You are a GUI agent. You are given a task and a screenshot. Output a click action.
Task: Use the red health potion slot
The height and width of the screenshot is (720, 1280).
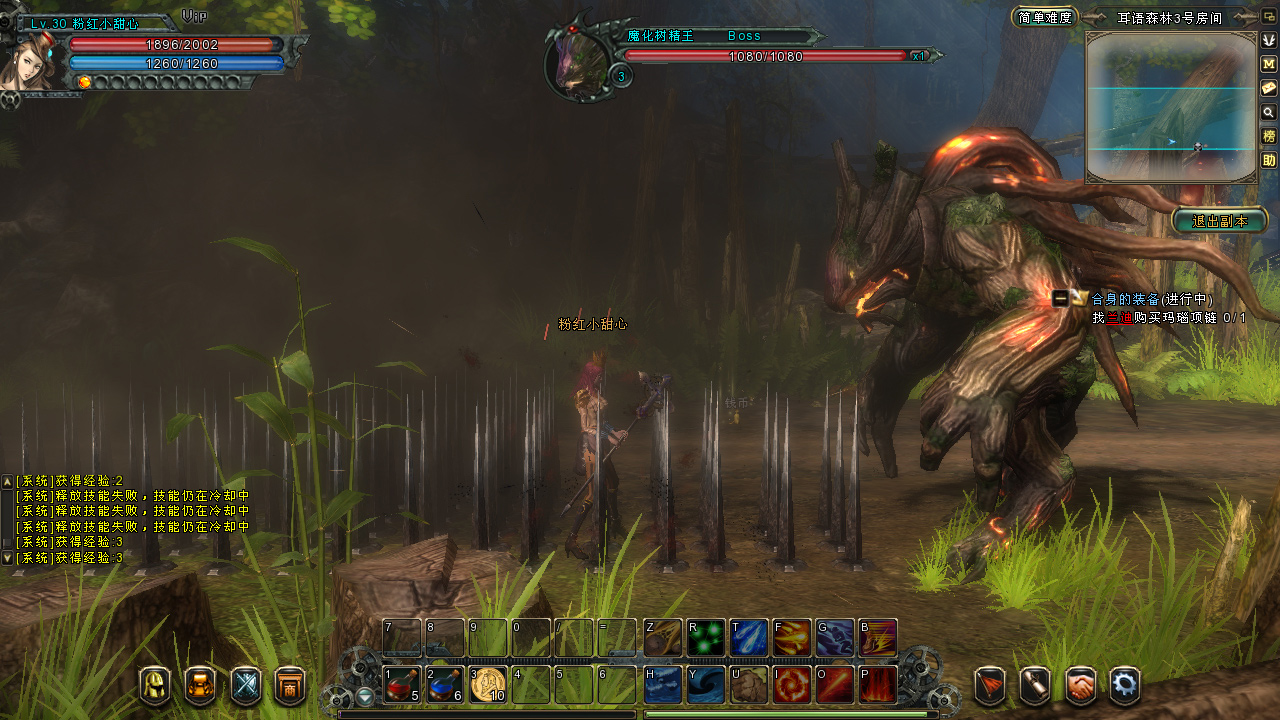click(402, 685)
